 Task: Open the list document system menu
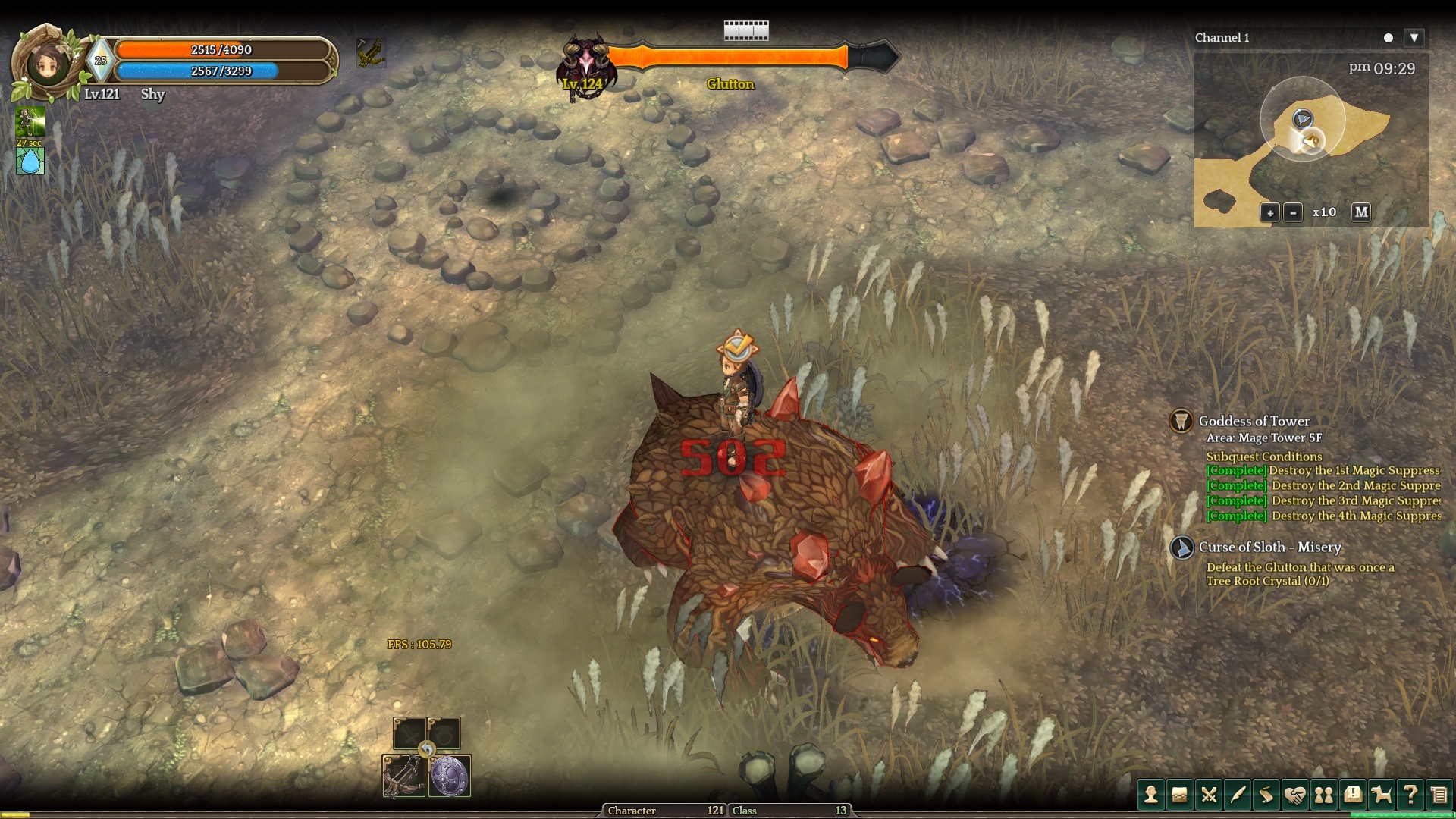1439,795
